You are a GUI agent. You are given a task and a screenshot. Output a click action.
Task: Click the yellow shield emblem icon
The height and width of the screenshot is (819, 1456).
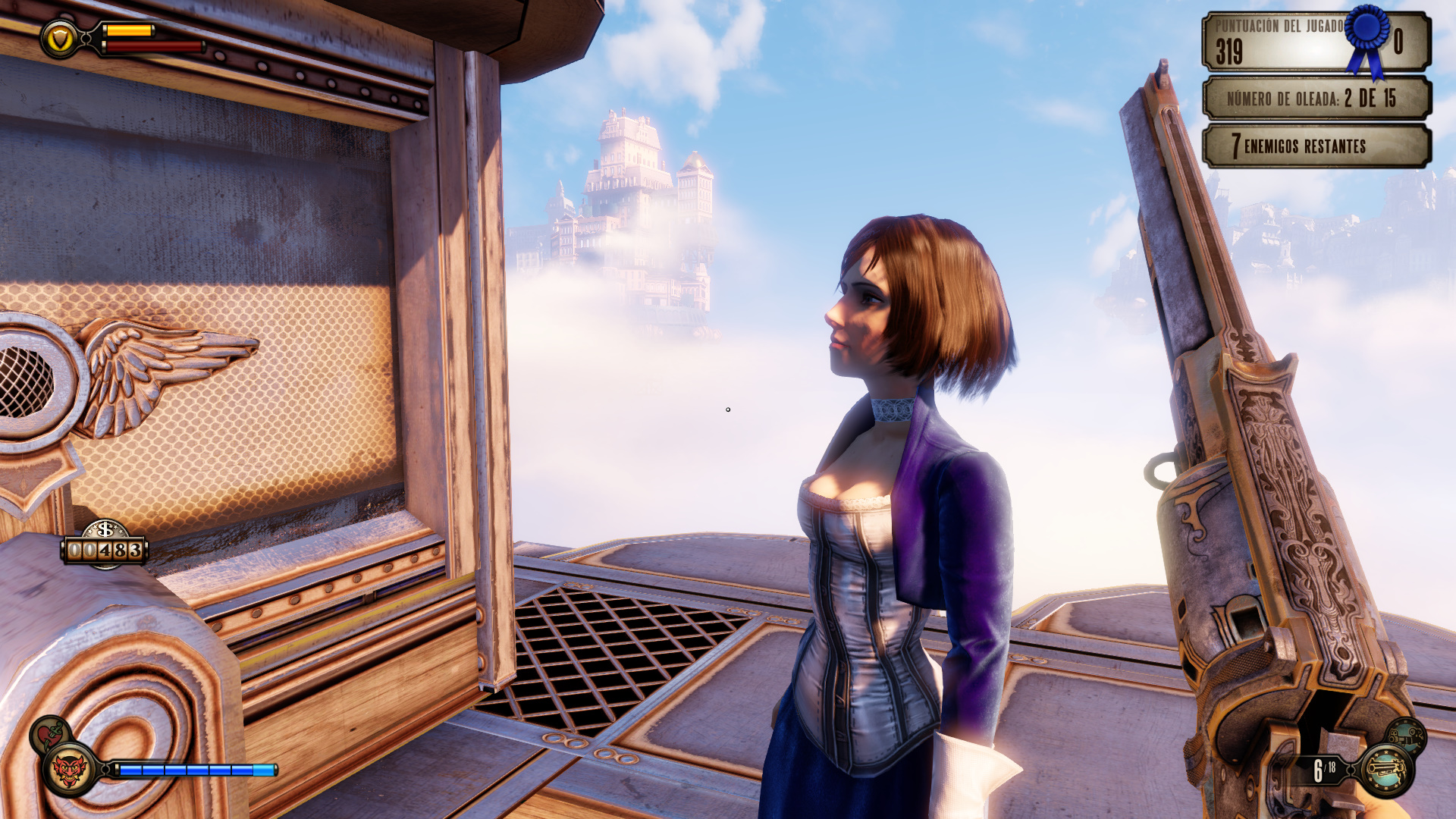(59, 38)
